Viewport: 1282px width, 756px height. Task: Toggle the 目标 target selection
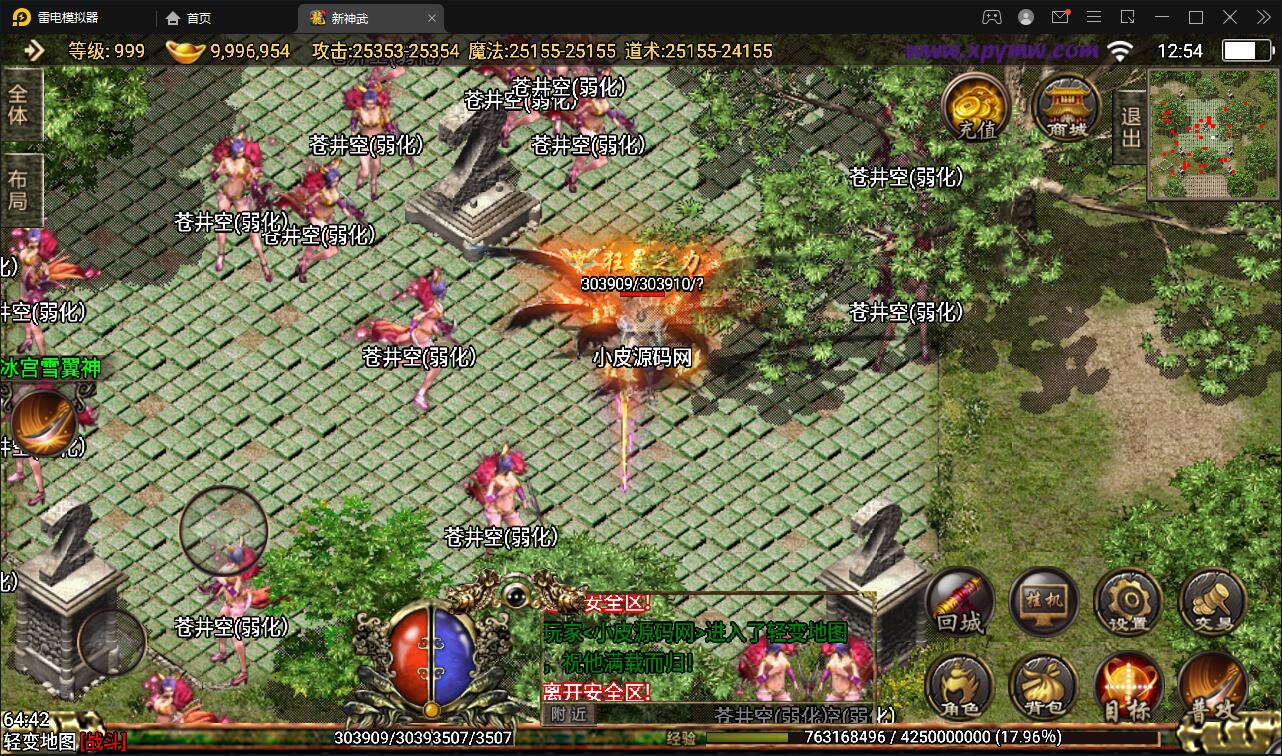[x=1128, y=686]
